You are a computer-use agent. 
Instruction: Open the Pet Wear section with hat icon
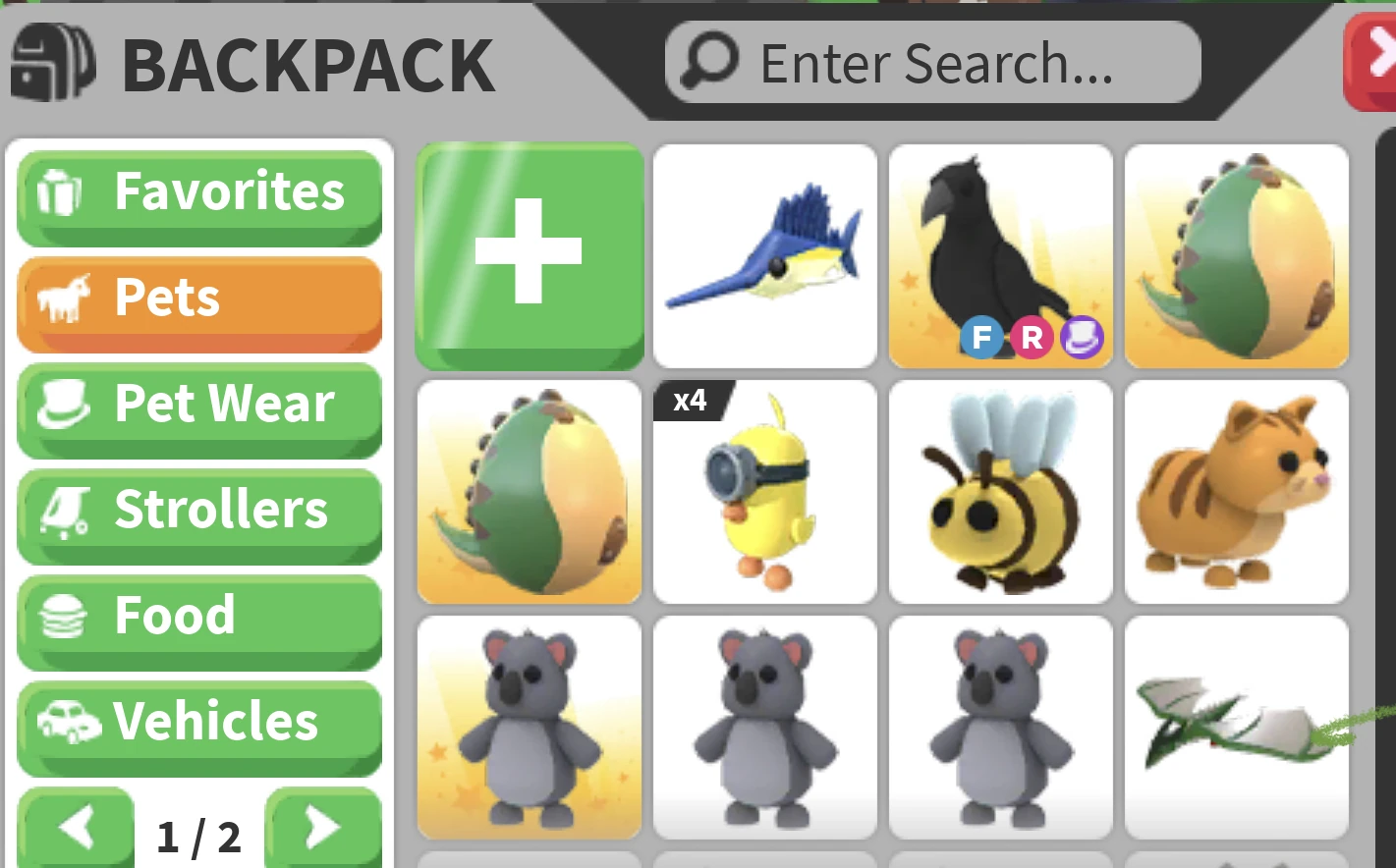click(x=198, y=405)
